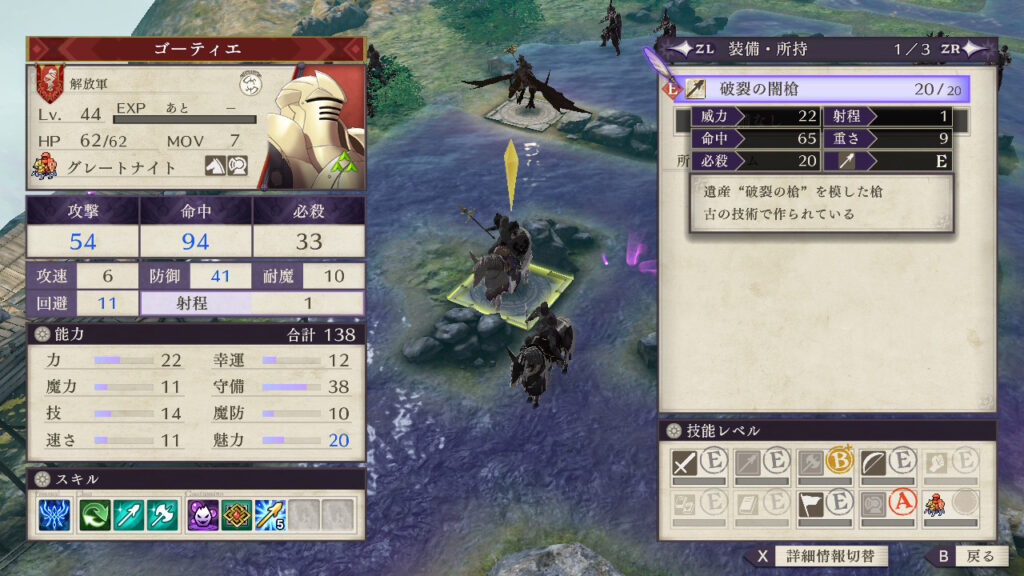The height and width of the screenshot is (576, 1024).
Task: Inspect the bow skill level slot
Action: 887,462
